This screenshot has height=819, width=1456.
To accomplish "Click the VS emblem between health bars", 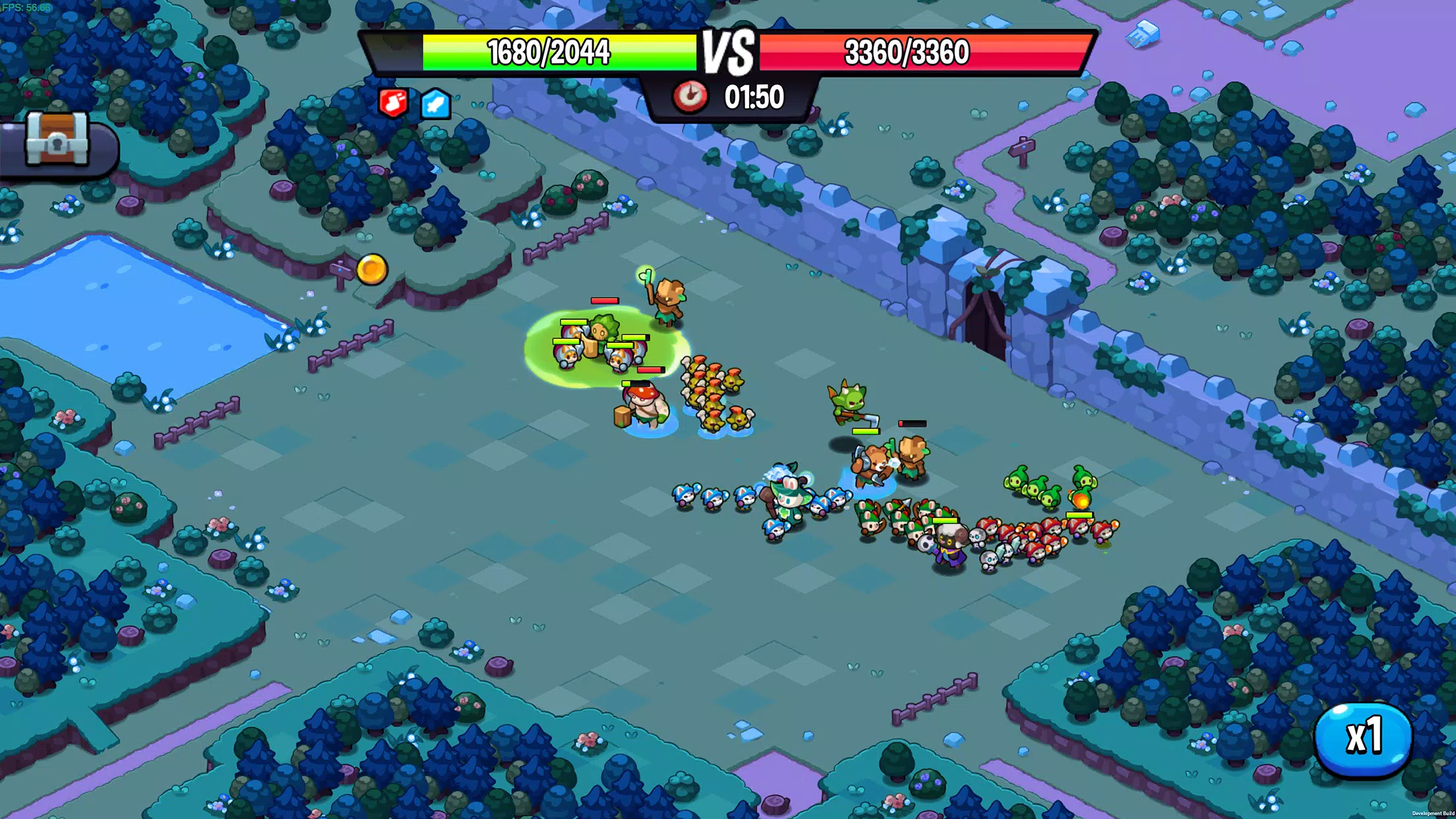I will point(728,51).
